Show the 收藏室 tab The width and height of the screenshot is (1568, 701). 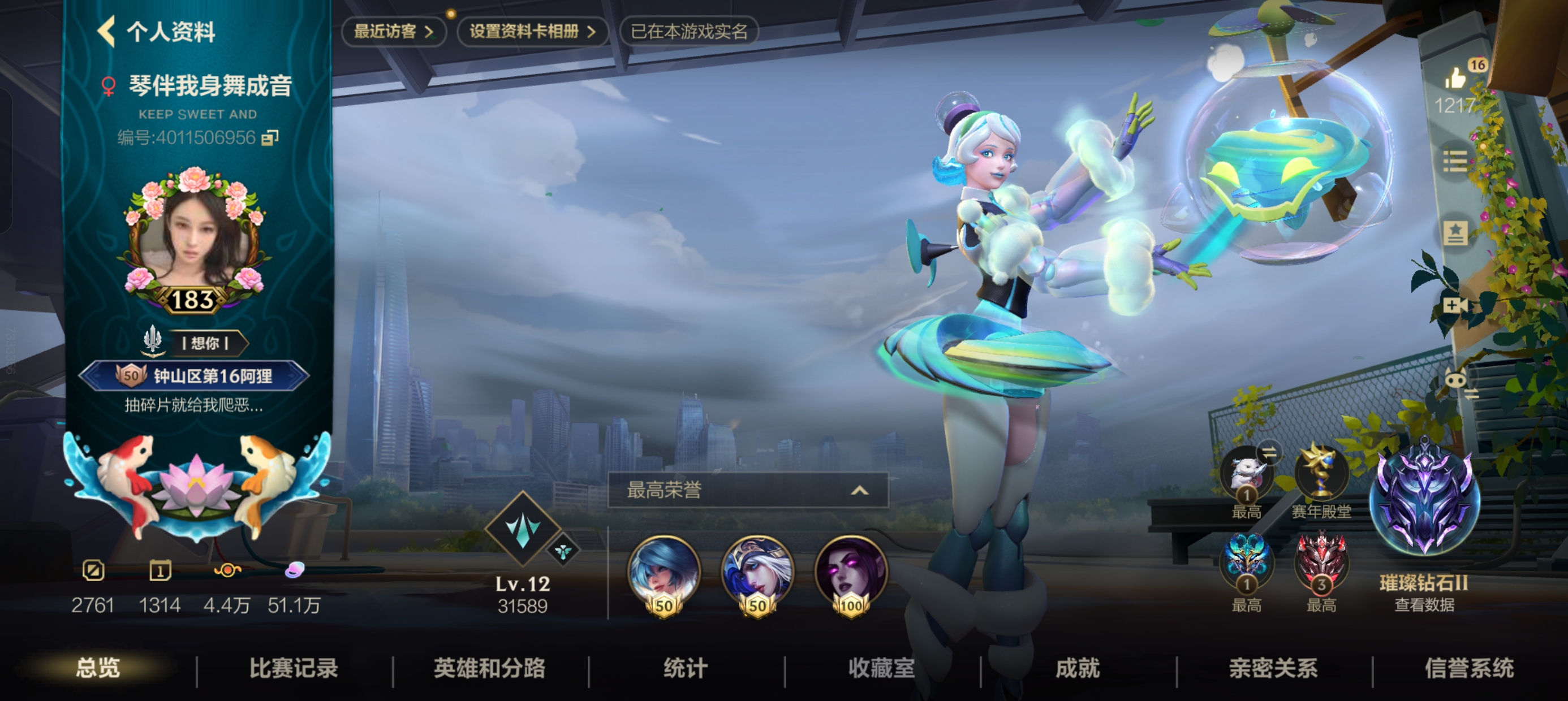[x=881, y=668]
